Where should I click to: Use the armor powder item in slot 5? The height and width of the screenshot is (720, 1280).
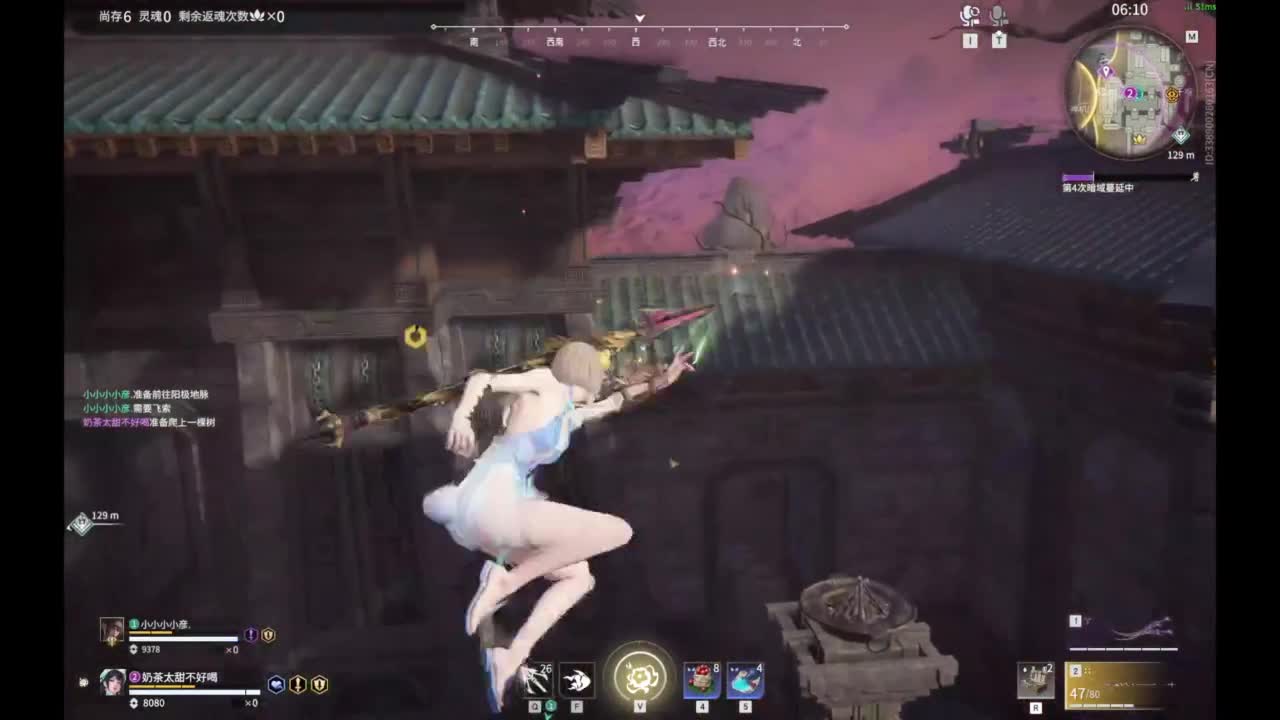pos(744,679)
